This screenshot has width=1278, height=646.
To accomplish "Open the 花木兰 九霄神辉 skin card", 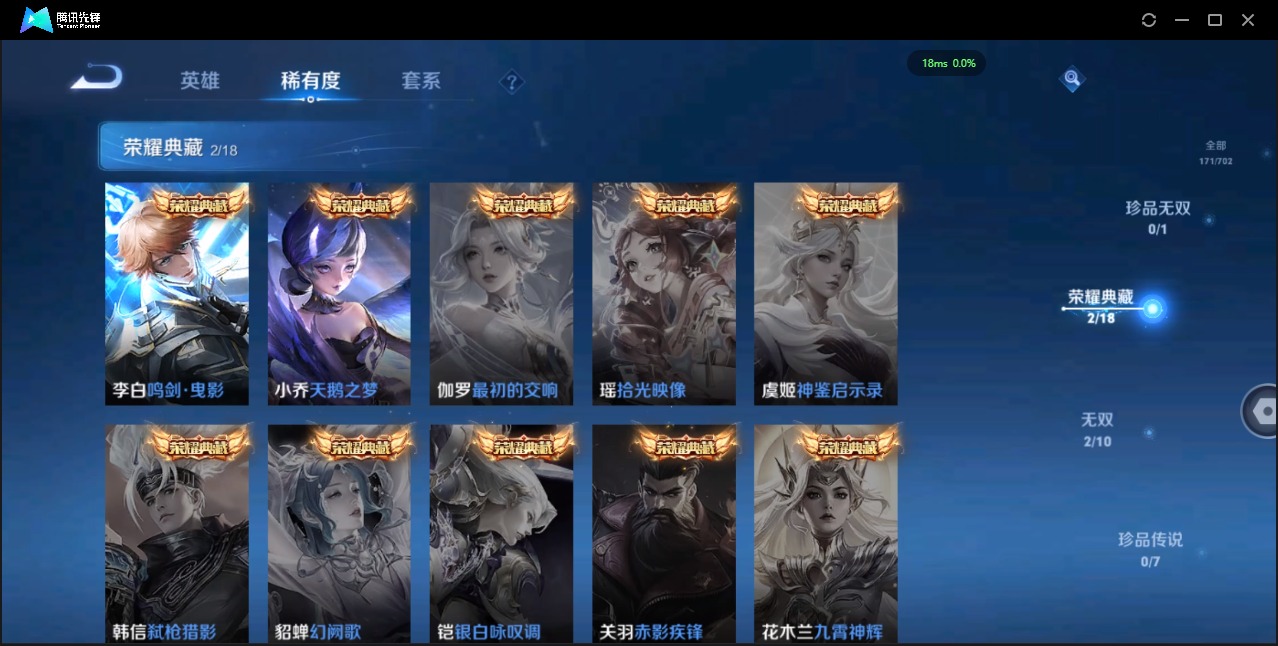I will (826, 534).
